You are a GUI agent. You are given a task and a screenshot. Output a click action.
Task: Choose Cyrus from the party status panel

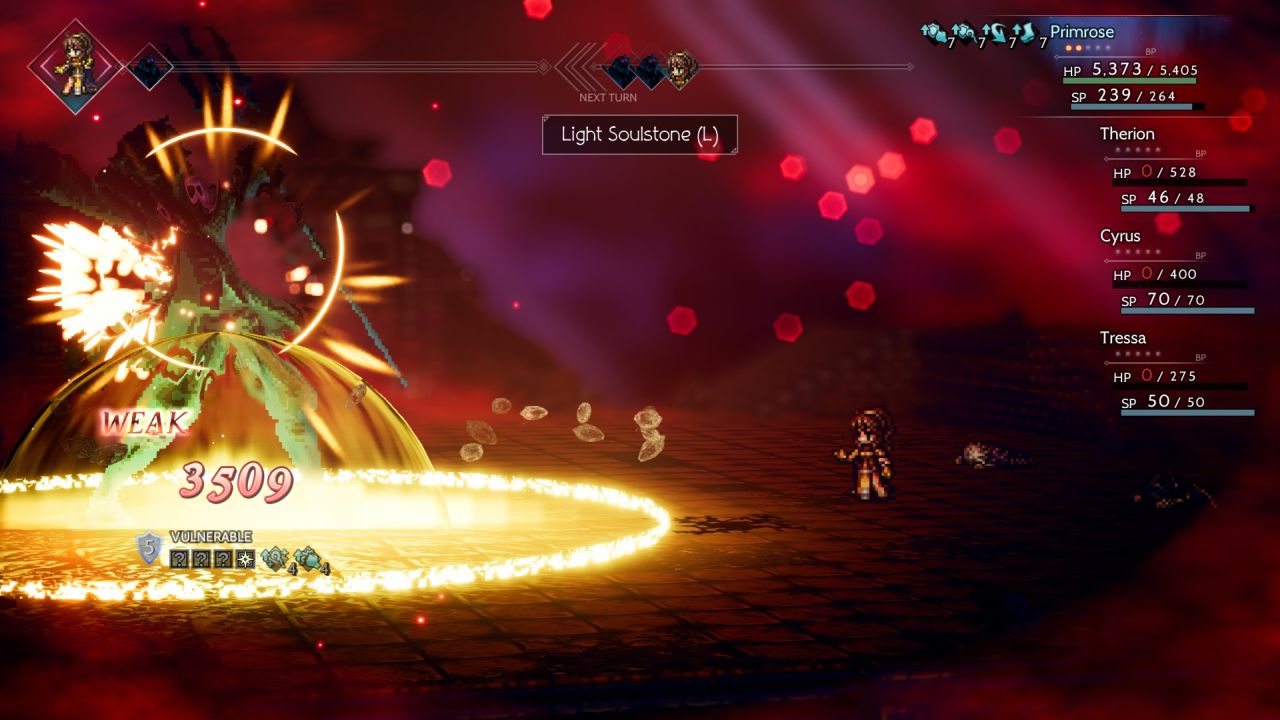tap(1120, 236)
